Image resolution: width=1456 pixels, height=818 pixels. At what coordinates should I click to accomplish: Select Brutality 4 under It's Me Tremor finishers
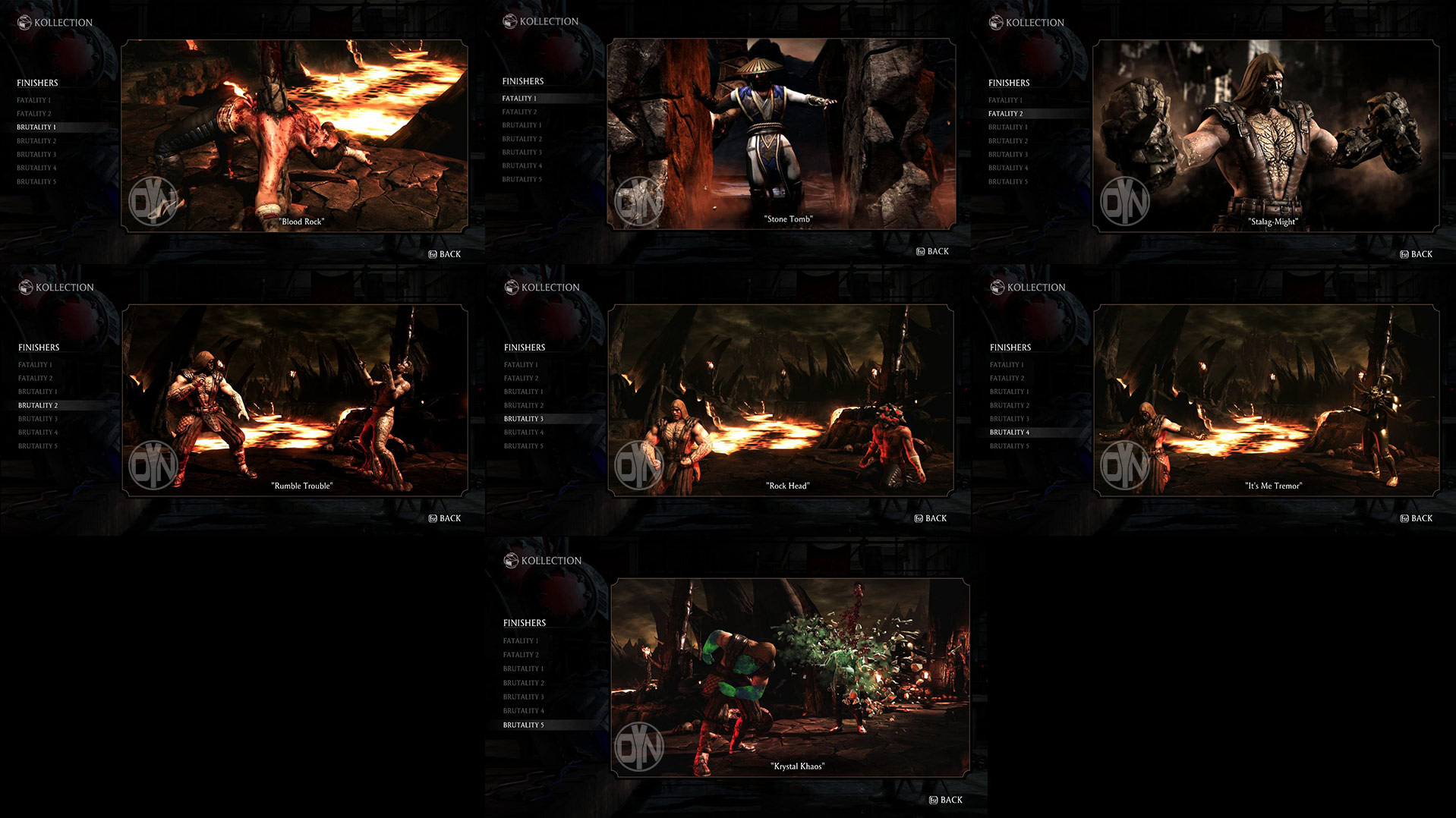(1008, 432)
